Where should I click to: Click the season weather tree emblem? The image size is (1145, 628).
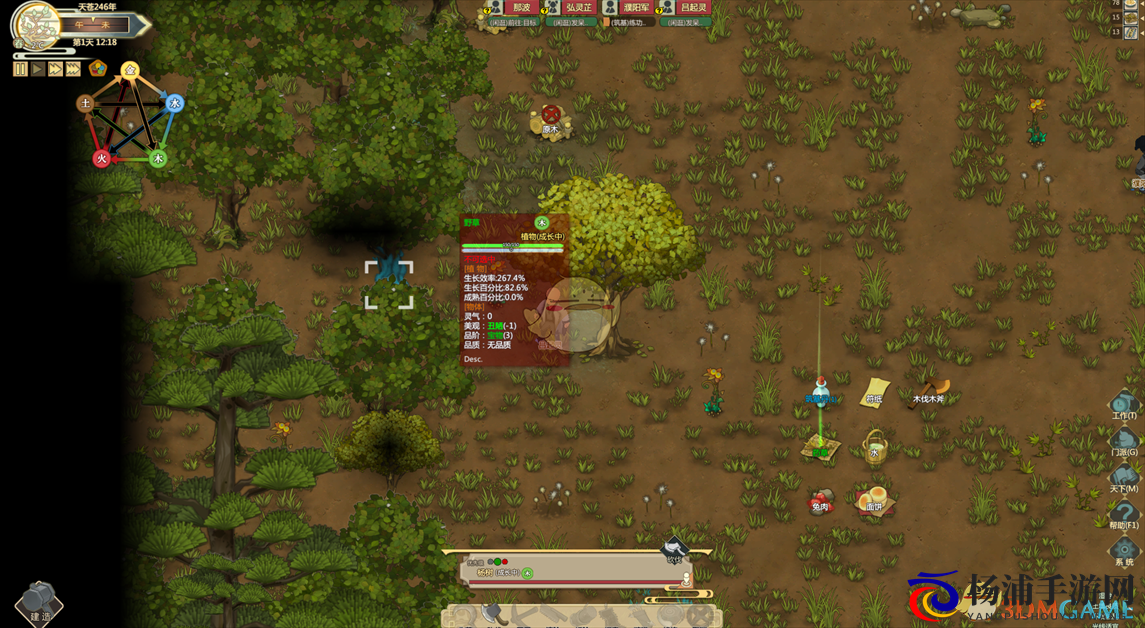37,23
